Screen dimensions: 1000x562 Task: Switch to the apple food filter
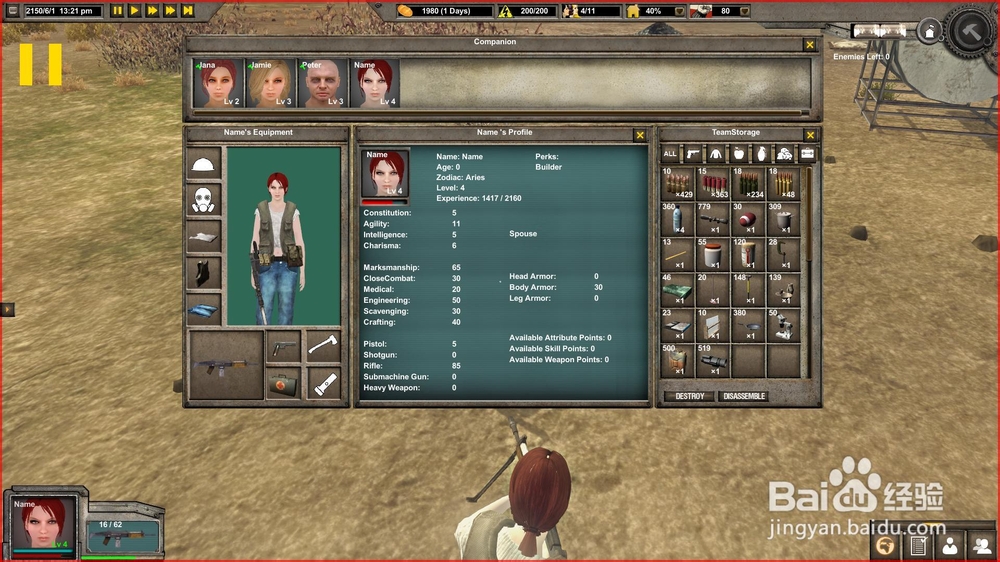739,154
